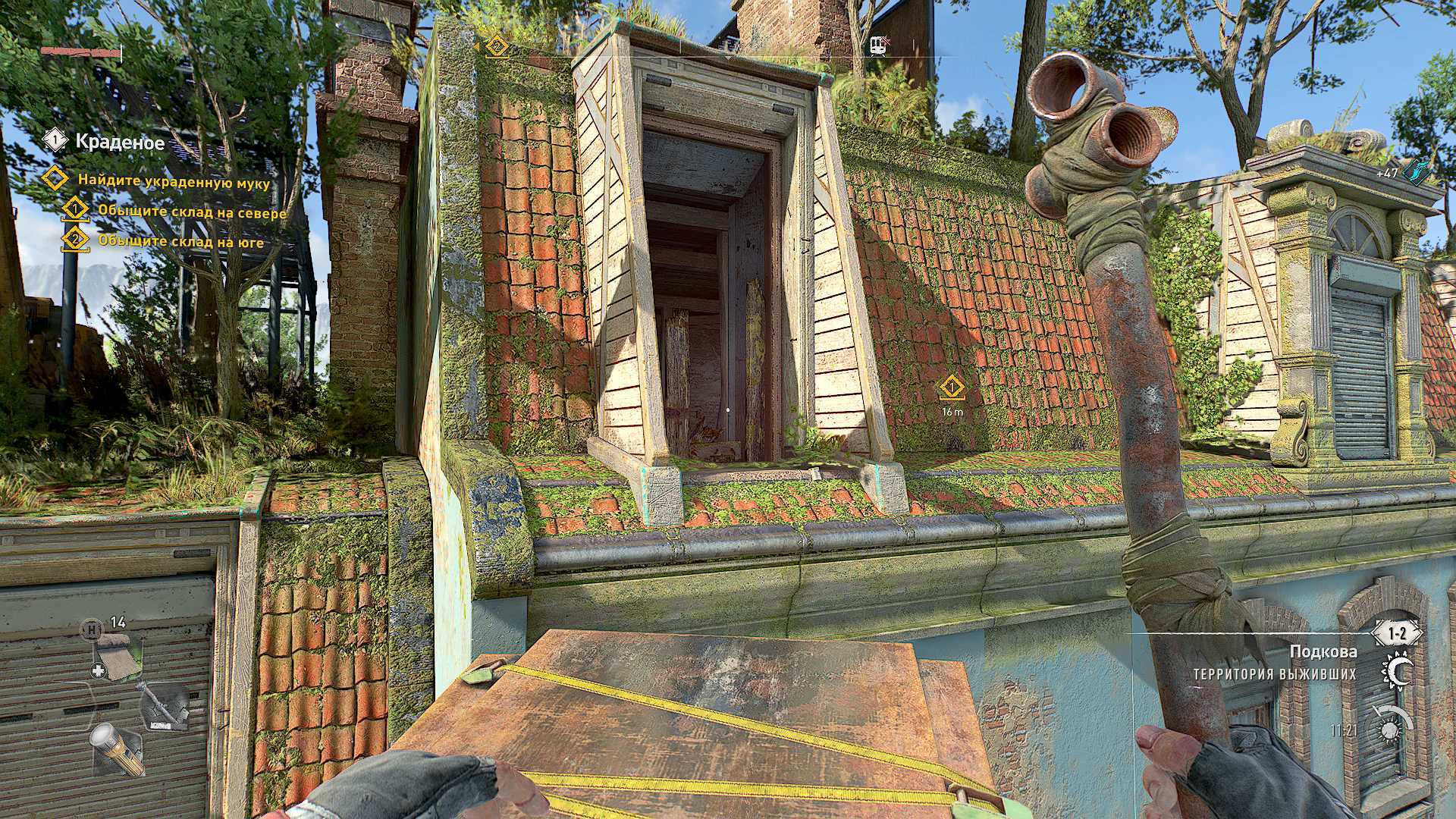This screenshot has height=819, width=1456.
Task: Select the Краденое quest title in tracker
Action: (x=120, y=141)
